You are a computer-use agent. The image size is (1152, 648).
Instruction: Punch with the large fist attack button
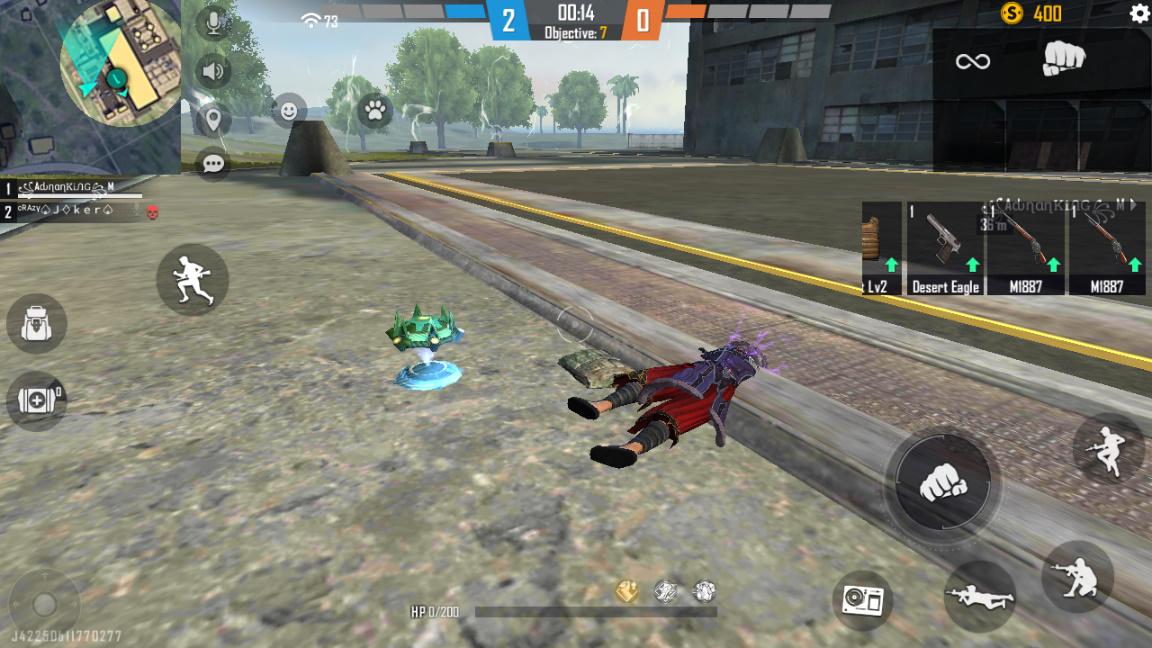pyautogui.click(x=942, y=483)
